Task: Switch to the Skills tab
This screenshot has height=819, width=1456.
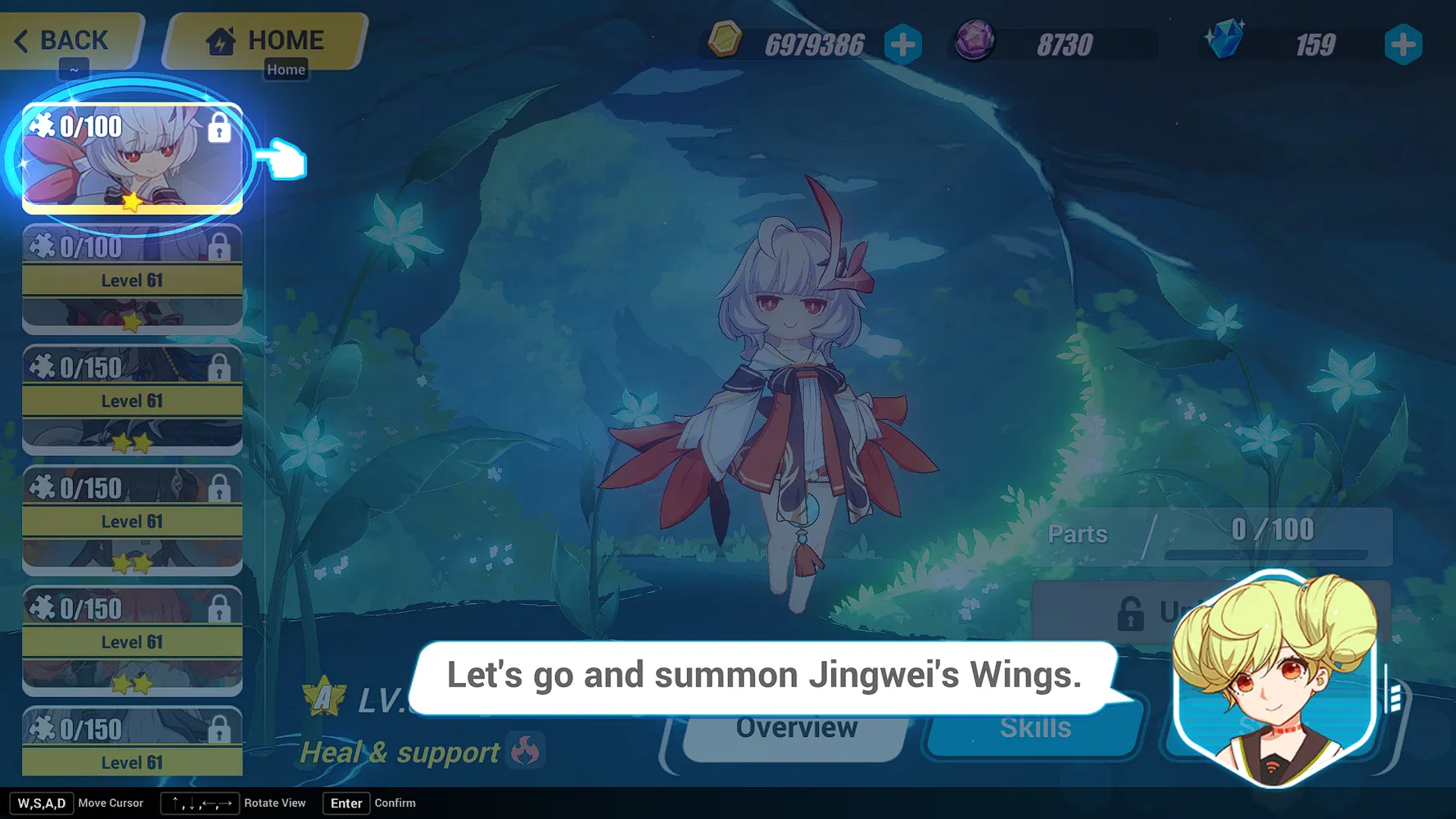Action: [1033, 727]
